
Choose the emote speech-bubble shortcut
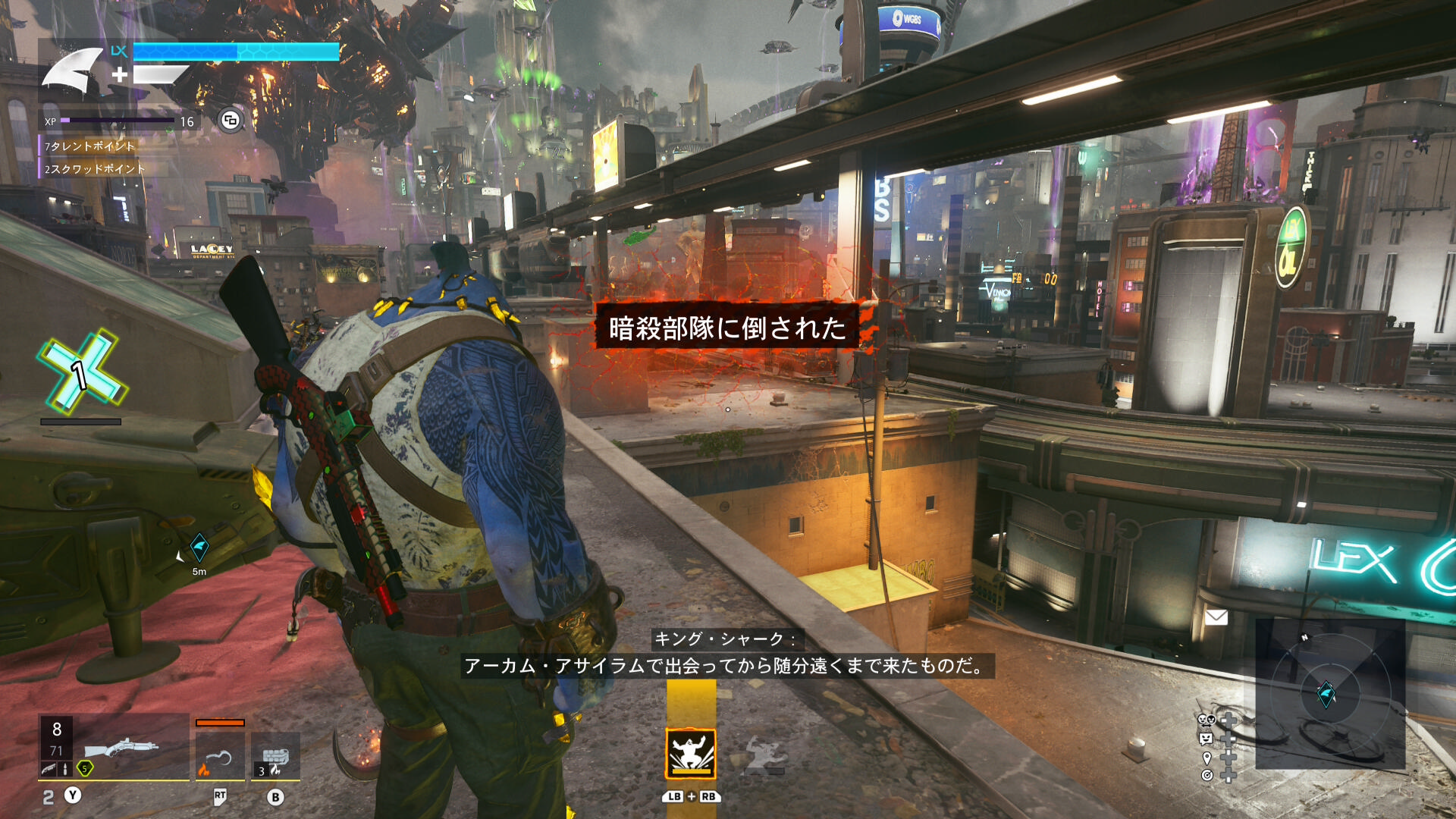(x=1206, y=738)
